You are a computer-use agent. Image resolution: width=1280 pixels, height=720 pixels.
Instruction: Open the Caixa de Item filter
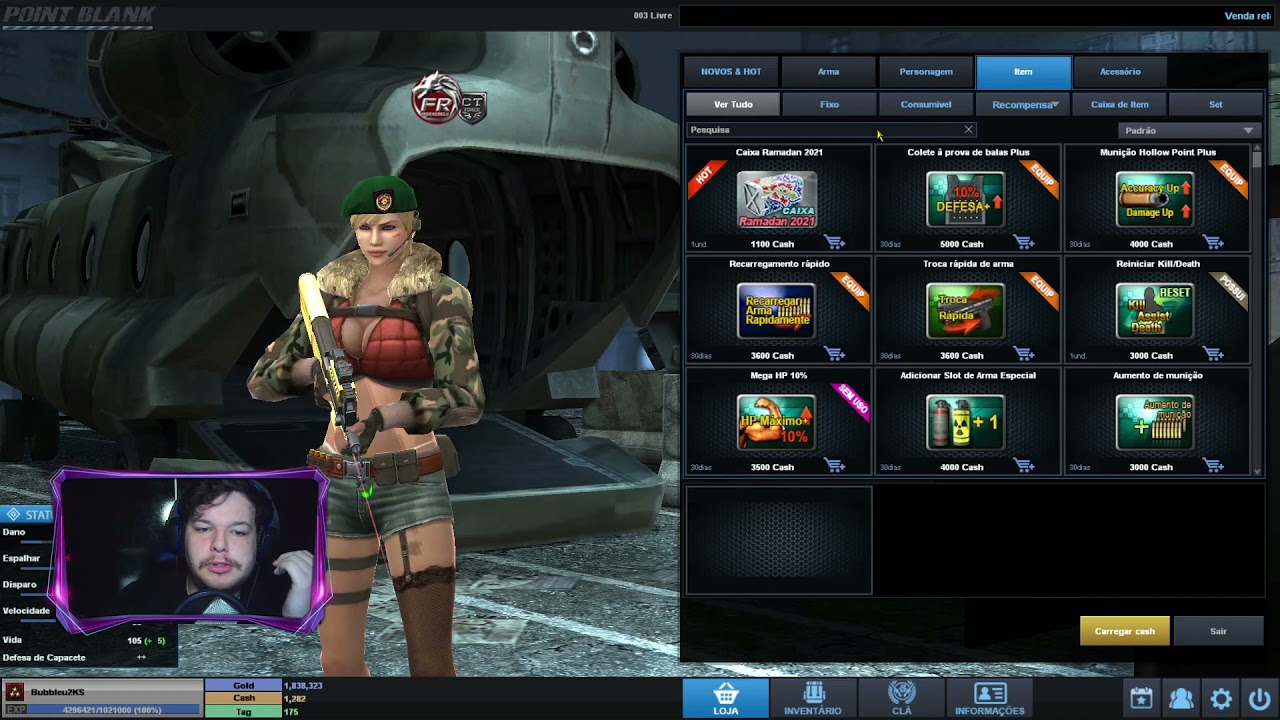[x=1119, y=104]
